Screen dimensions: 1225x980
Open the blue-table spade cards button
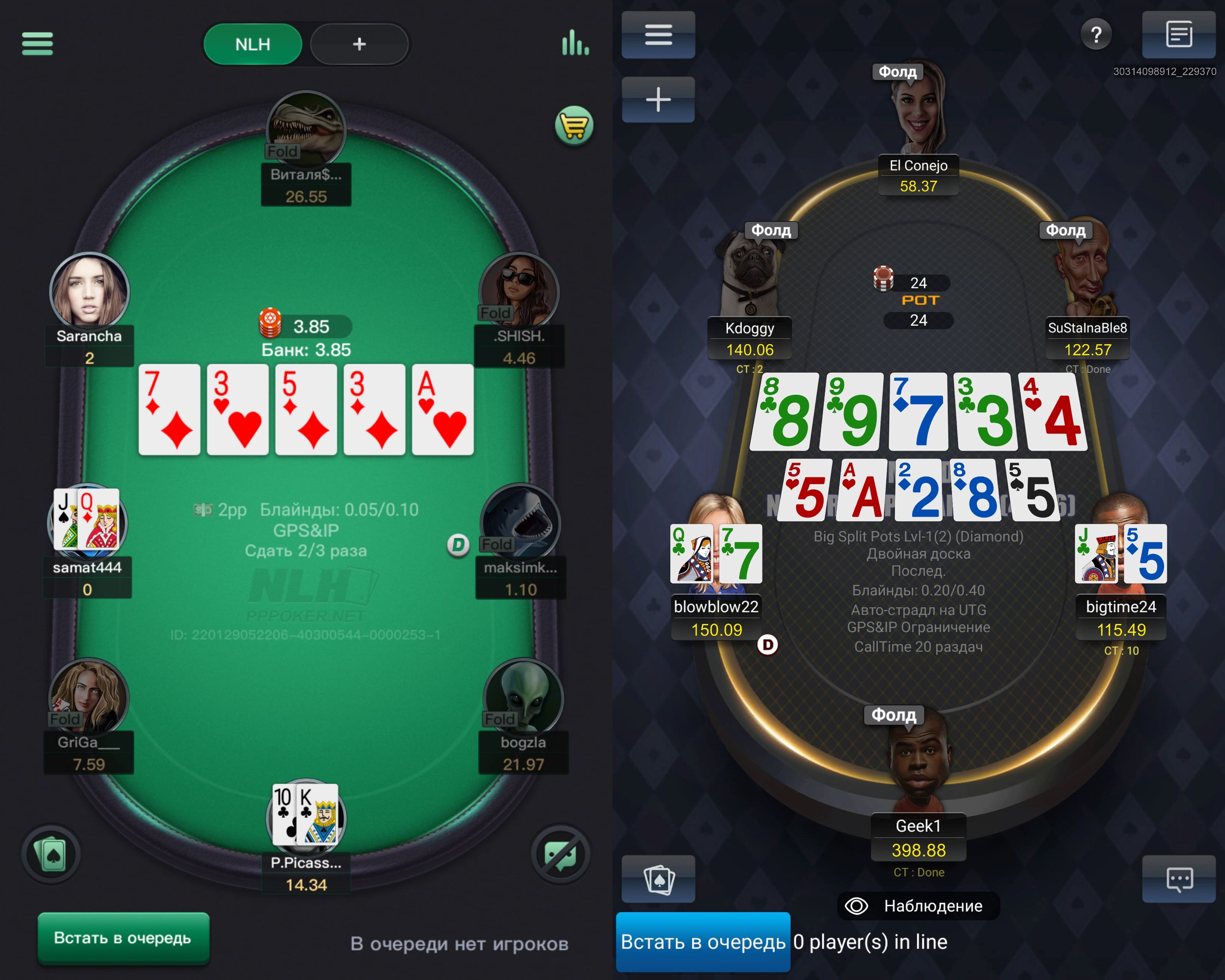click(658, 879)
